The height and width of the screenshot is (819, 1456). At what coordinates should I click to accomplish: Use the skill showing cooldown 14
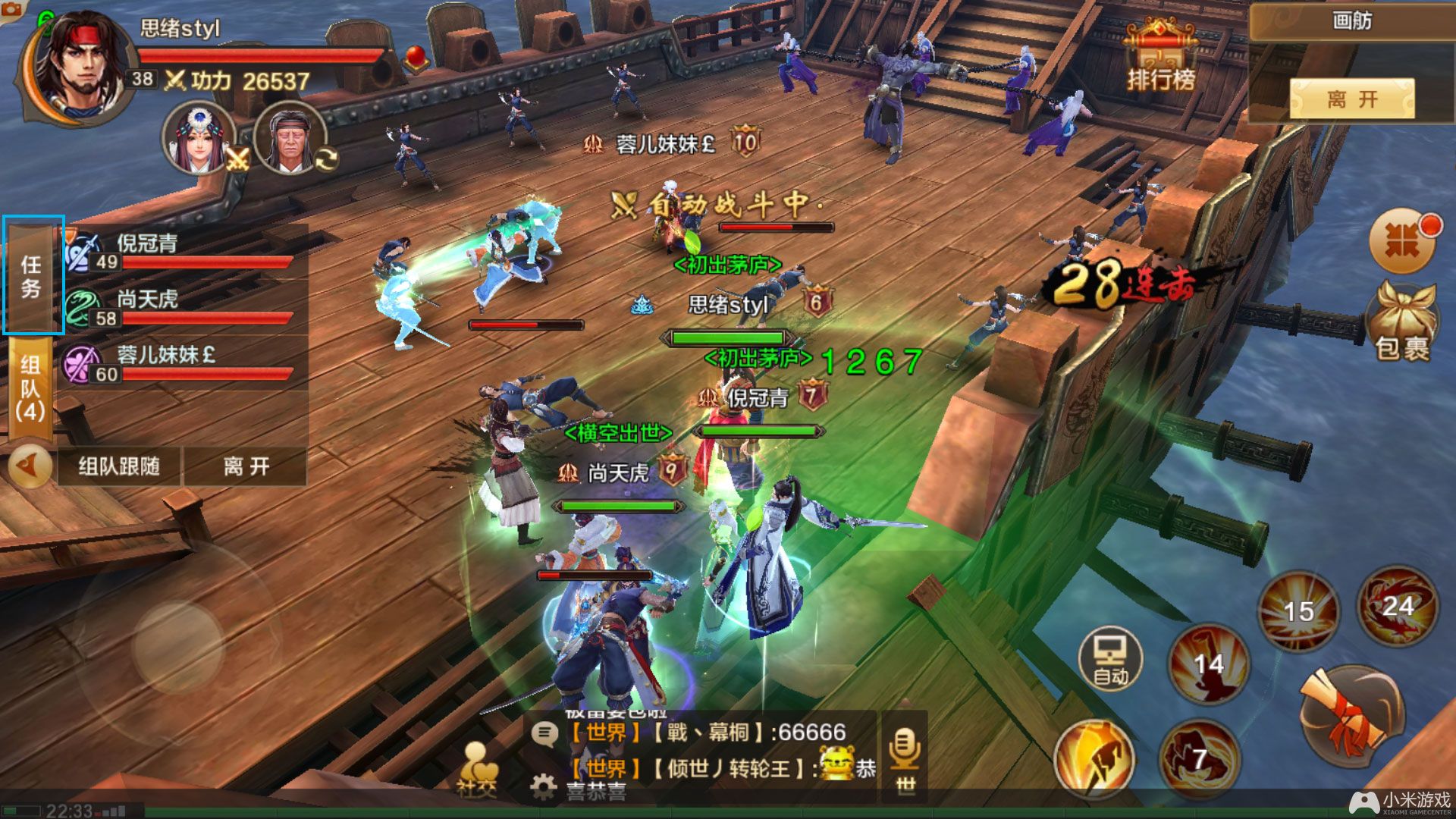1208,664
